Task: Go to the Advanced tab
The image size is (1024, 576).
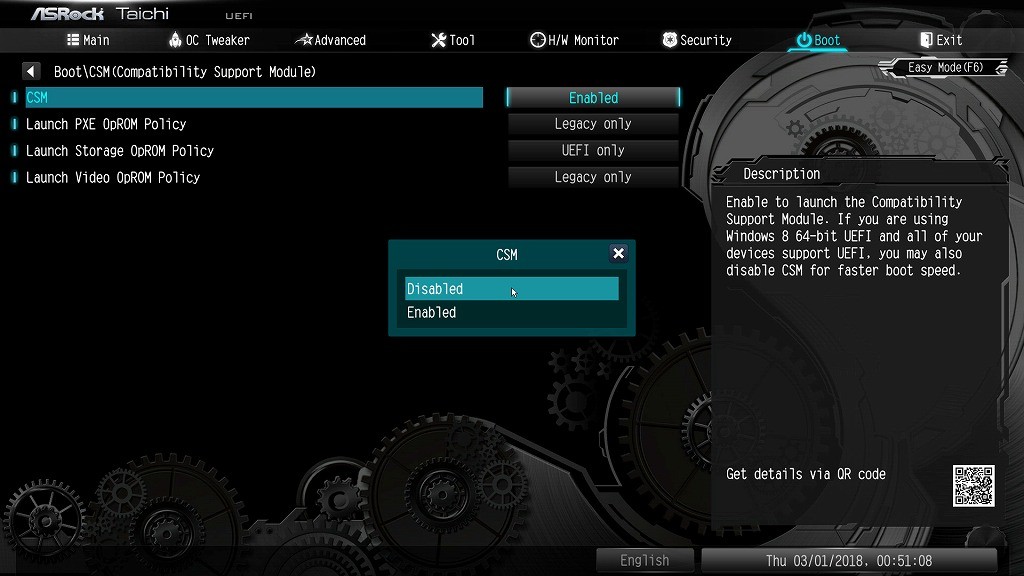Action: 331,40
